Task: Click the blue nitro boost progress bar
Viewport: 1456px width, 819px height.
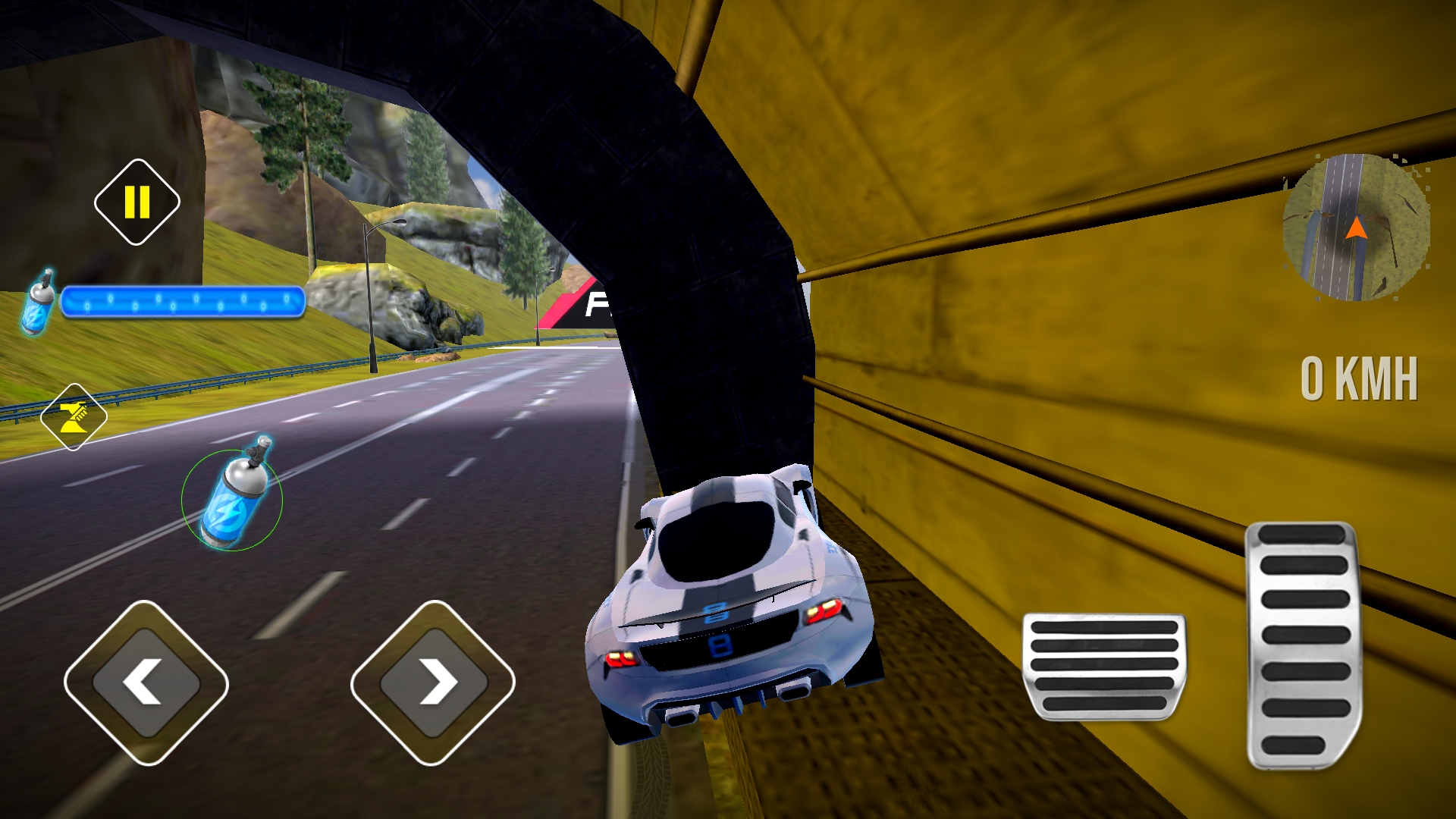Action: (182, 301)
